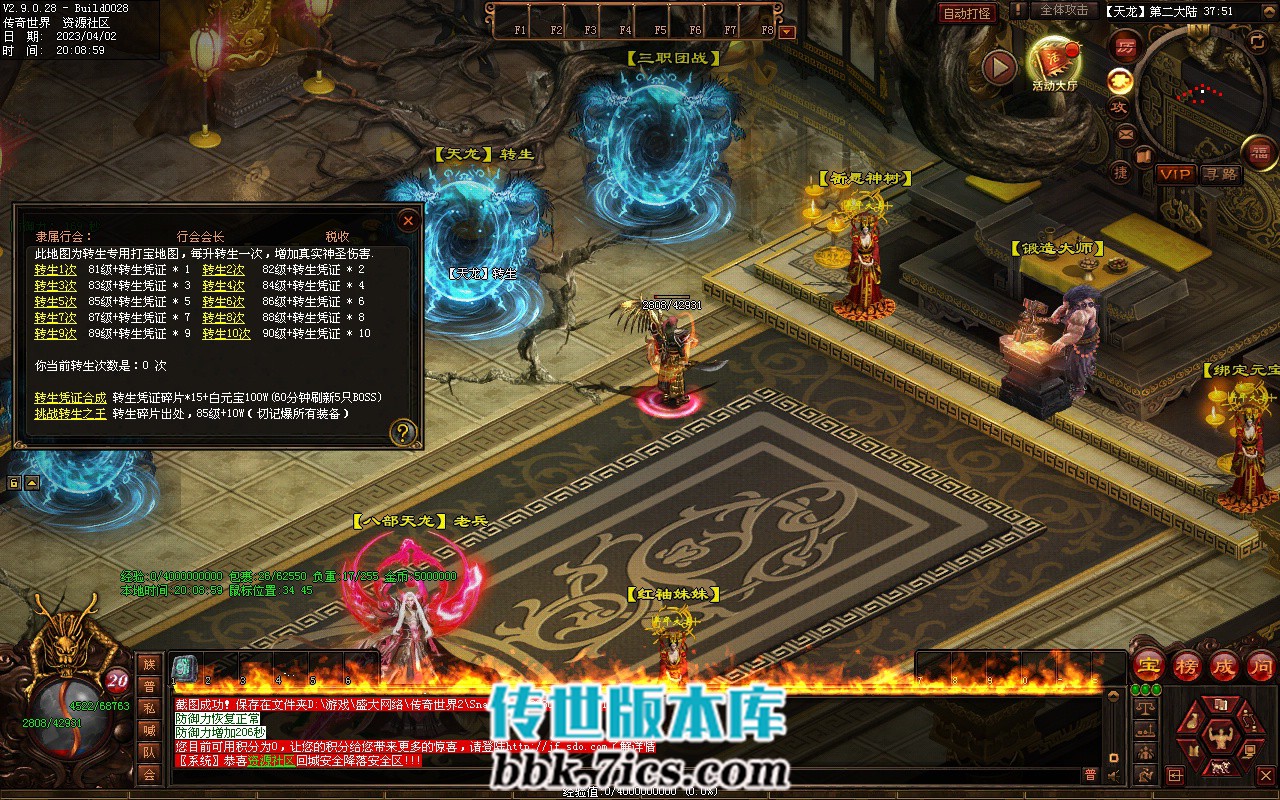This screenshot has height=800, width=1280.
Task: Activate 寻路 pathfinding button
Action: [1220, 174]
